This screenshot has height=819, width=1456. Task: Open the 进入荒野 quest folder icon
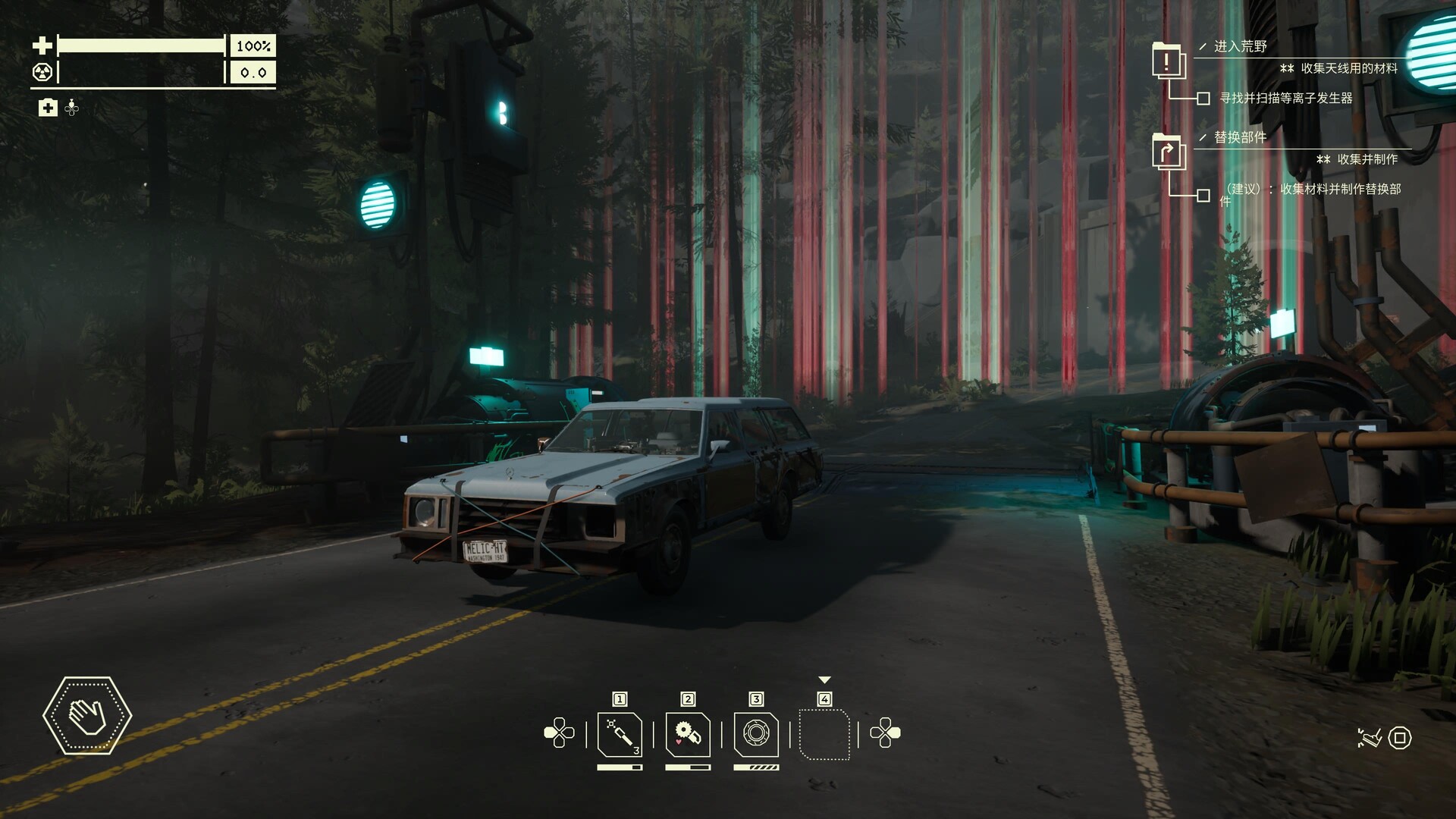pyautogui.click(x=1168, y=61)
